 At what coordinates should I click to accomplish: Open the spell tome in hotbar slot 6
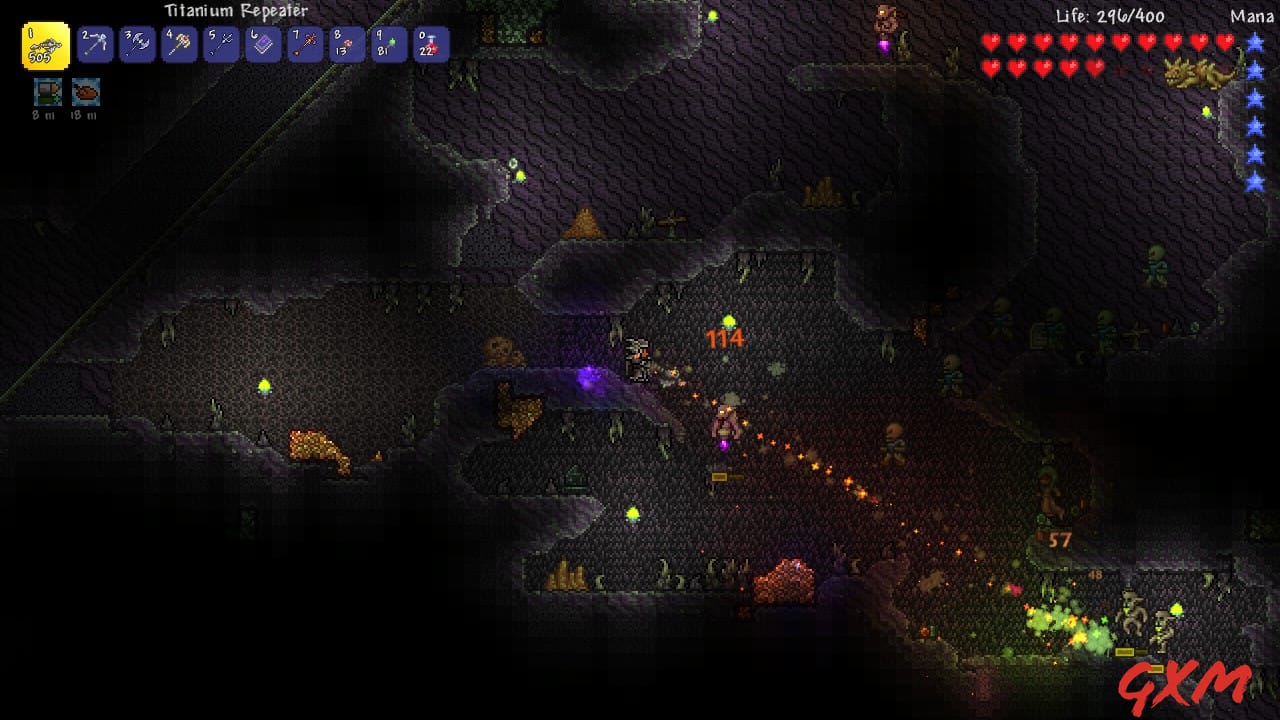point(264,45)
